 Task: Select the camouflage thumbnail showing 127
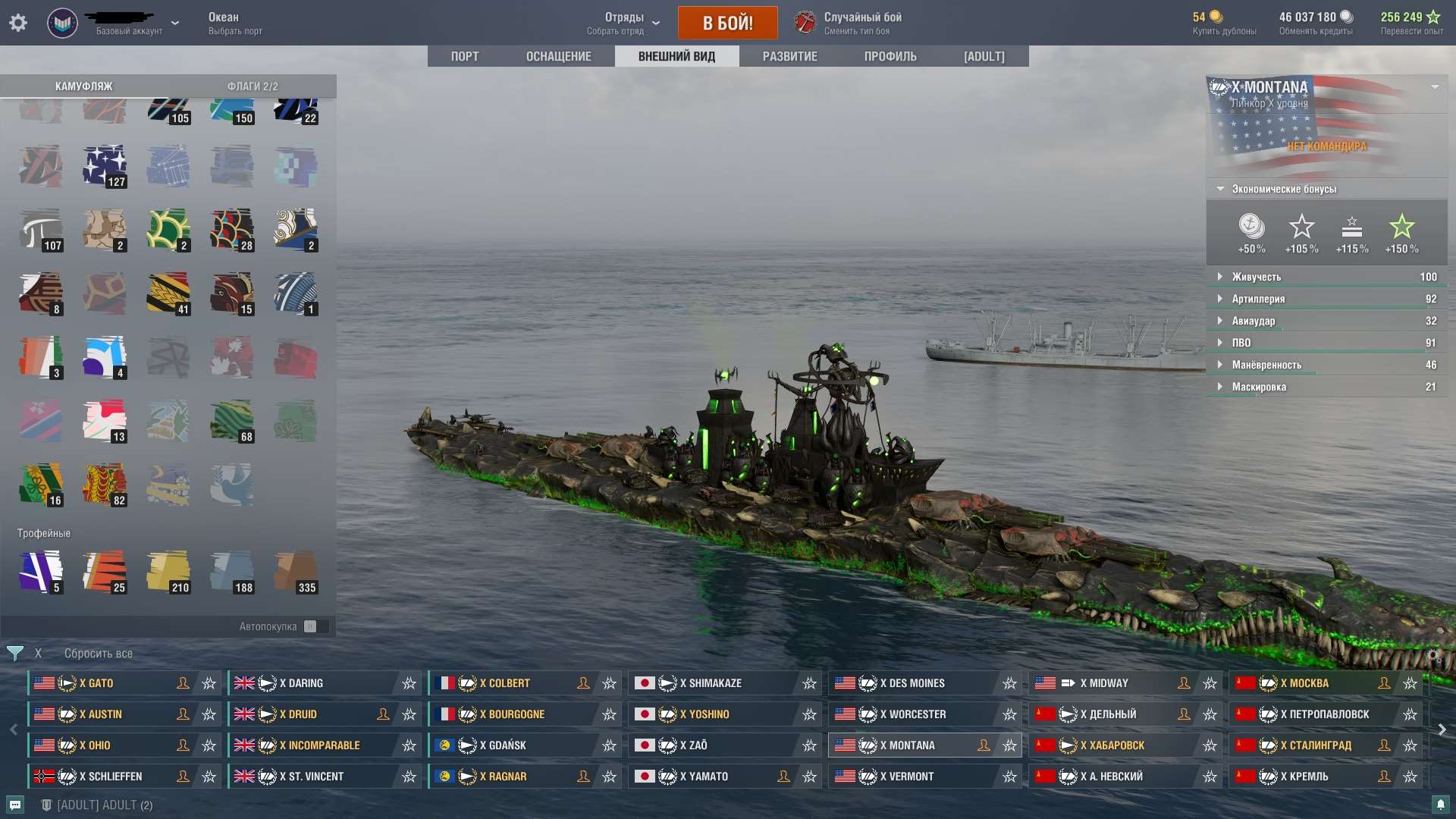[x=105, y=165]
